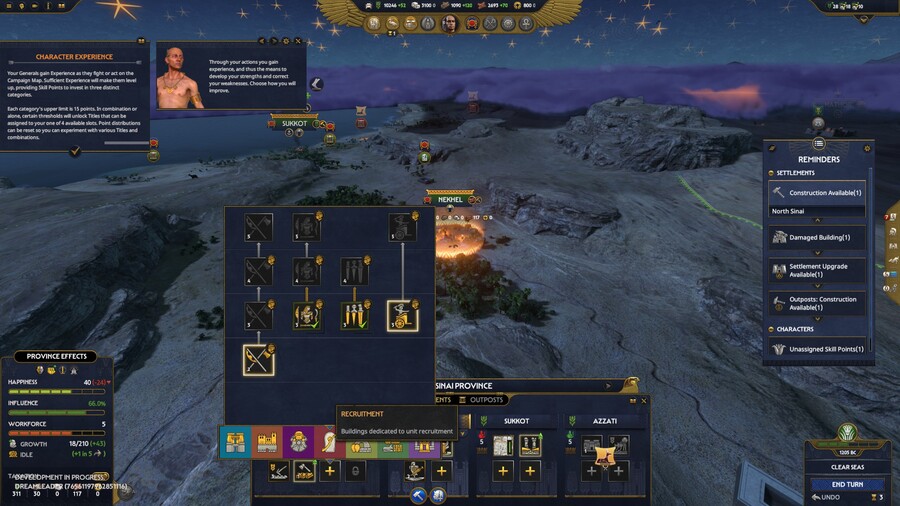The width and height of the screenshot is (900, 506).
Task: Switch to the Outposts tab
Action: [x=487, y=400]
